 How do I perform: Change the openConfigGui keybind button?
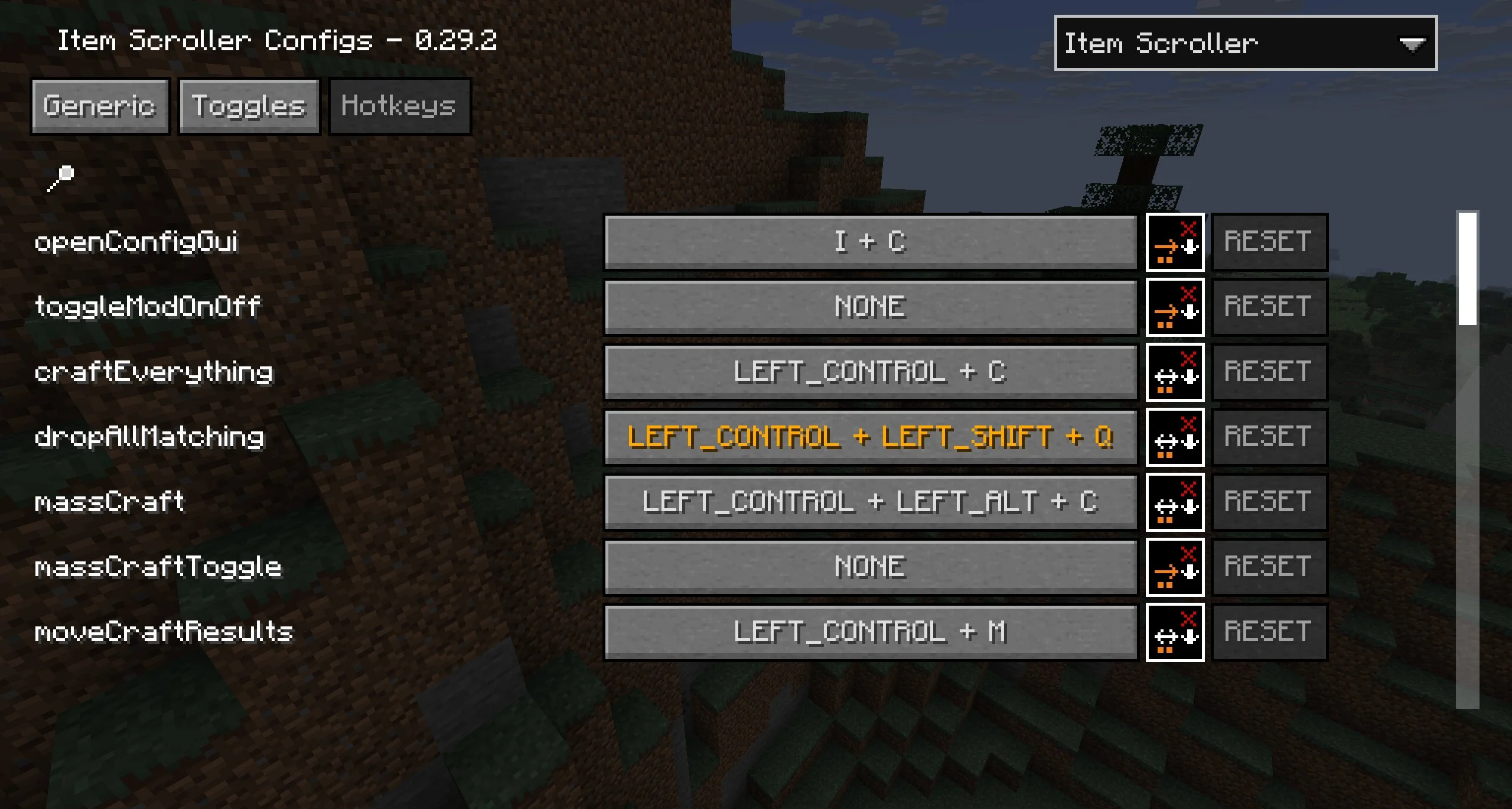(x=870, y=242)
